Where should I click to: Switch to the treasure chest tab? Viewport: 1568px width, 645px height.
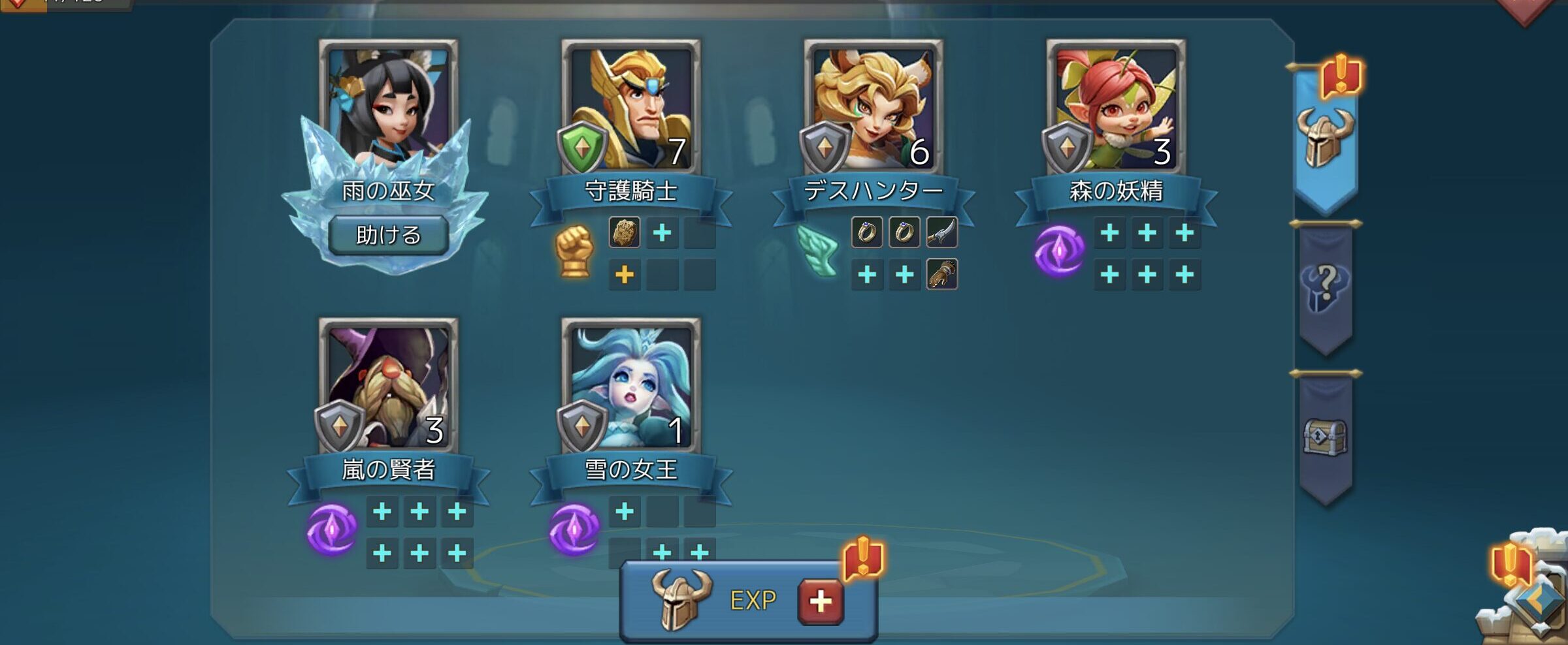click(1325, 436)
